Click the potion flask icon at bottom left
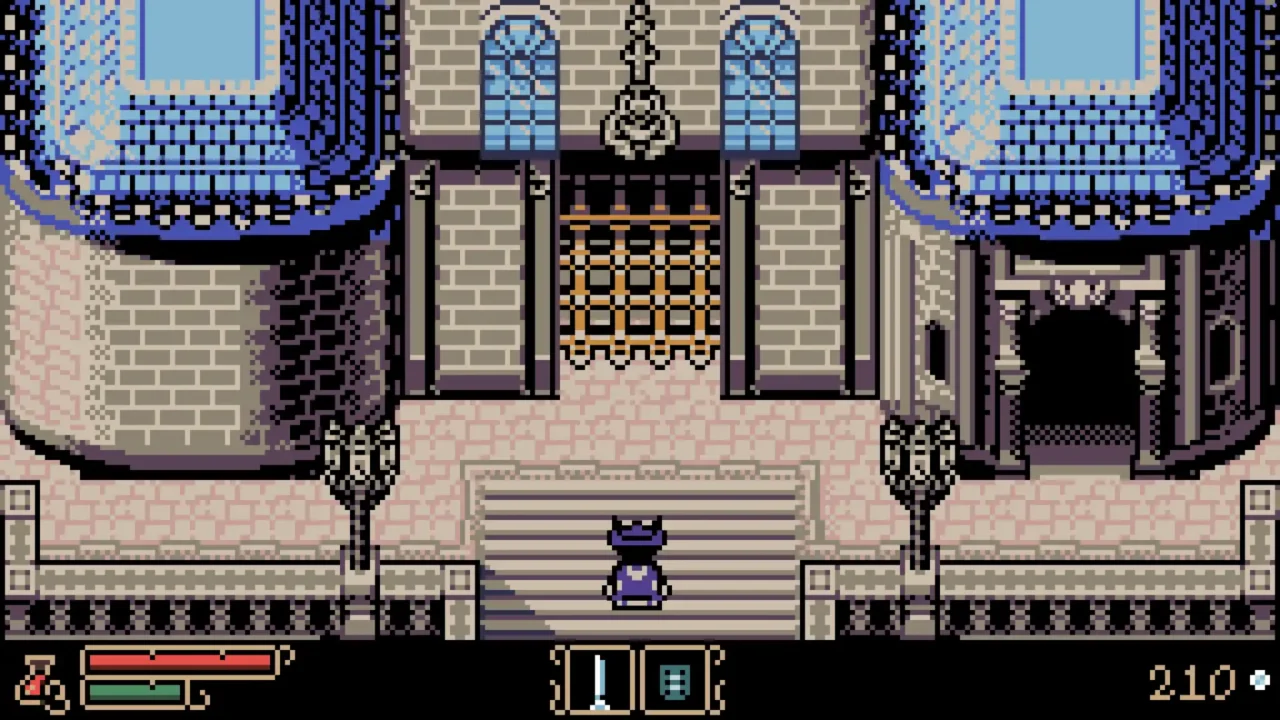 [38, 685]
